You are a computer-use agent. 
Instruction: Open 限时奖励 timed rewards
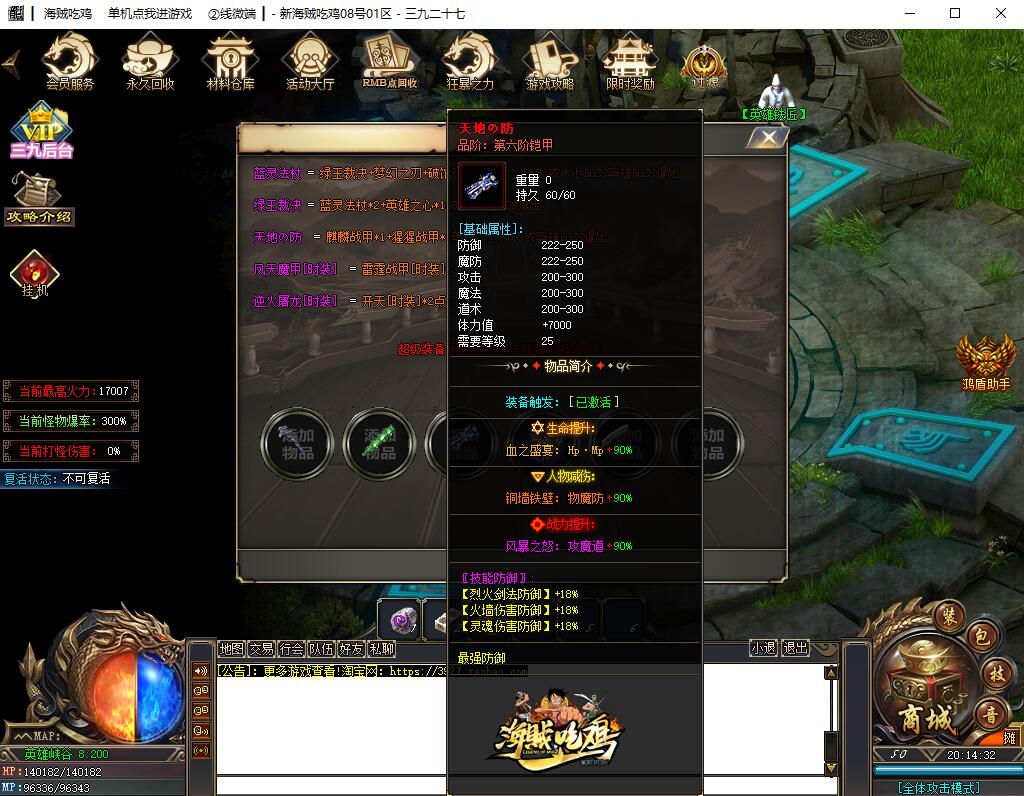coord(630,62)
